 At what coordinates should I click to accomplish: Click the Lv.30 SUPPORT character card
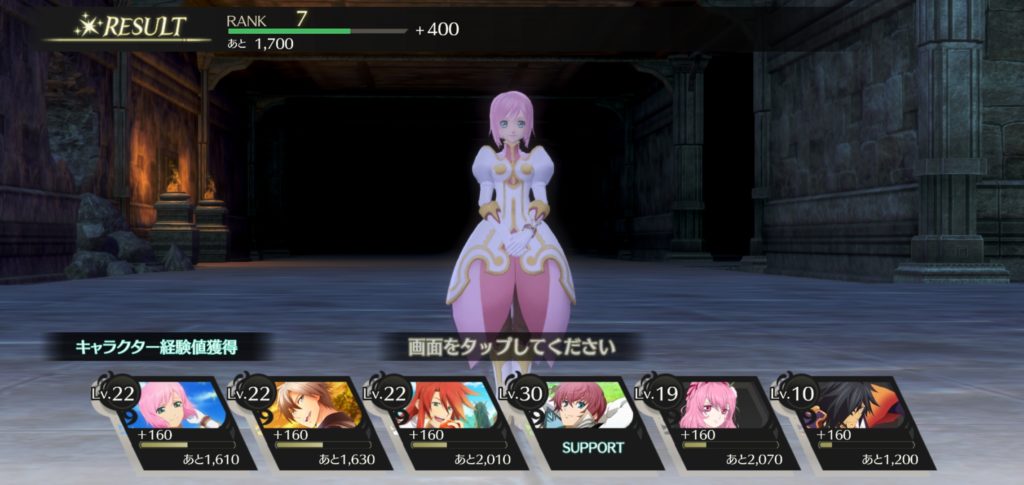(582, 422)
